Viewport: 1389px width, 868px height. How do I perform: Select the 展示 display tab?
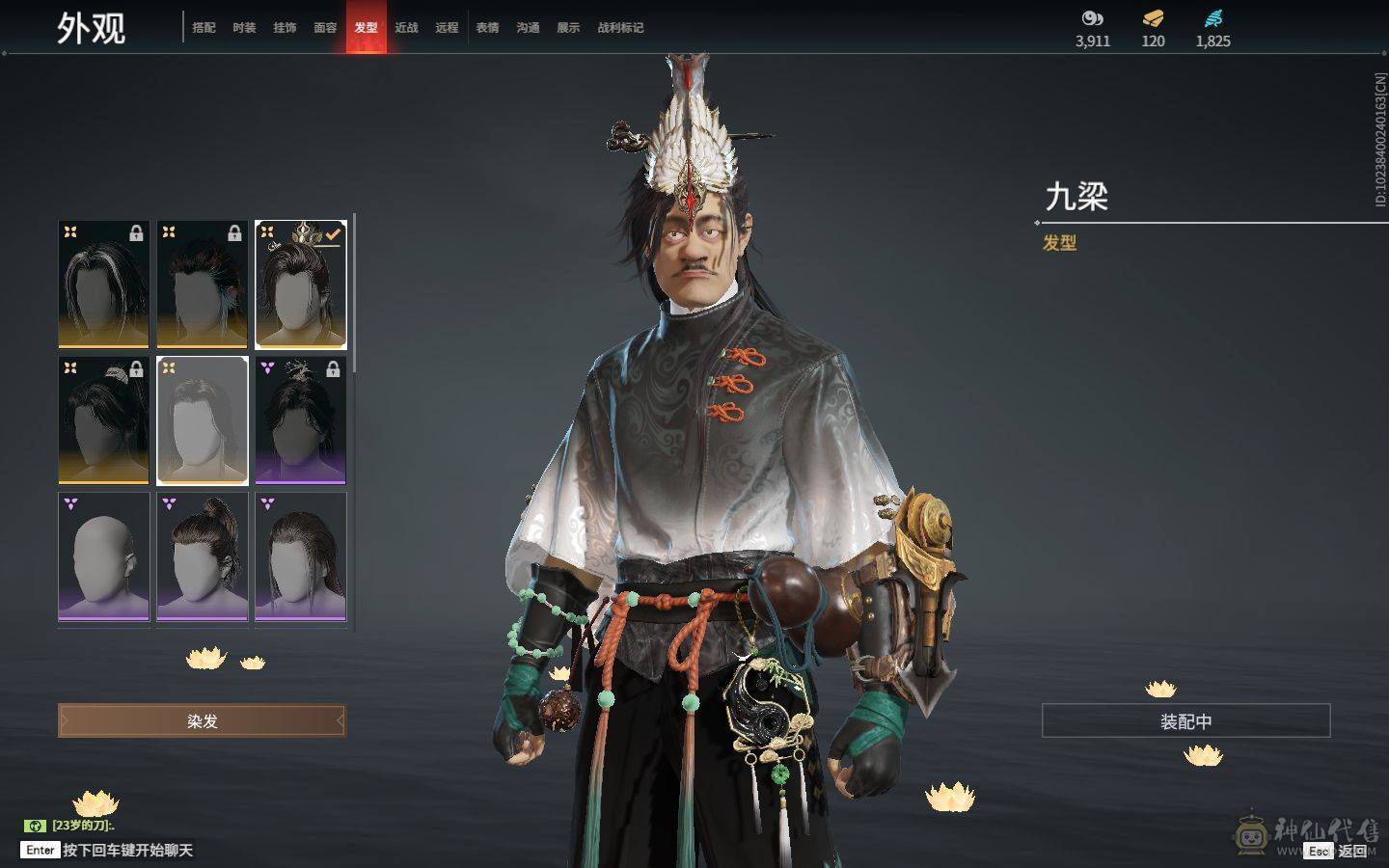click(568, 28)
